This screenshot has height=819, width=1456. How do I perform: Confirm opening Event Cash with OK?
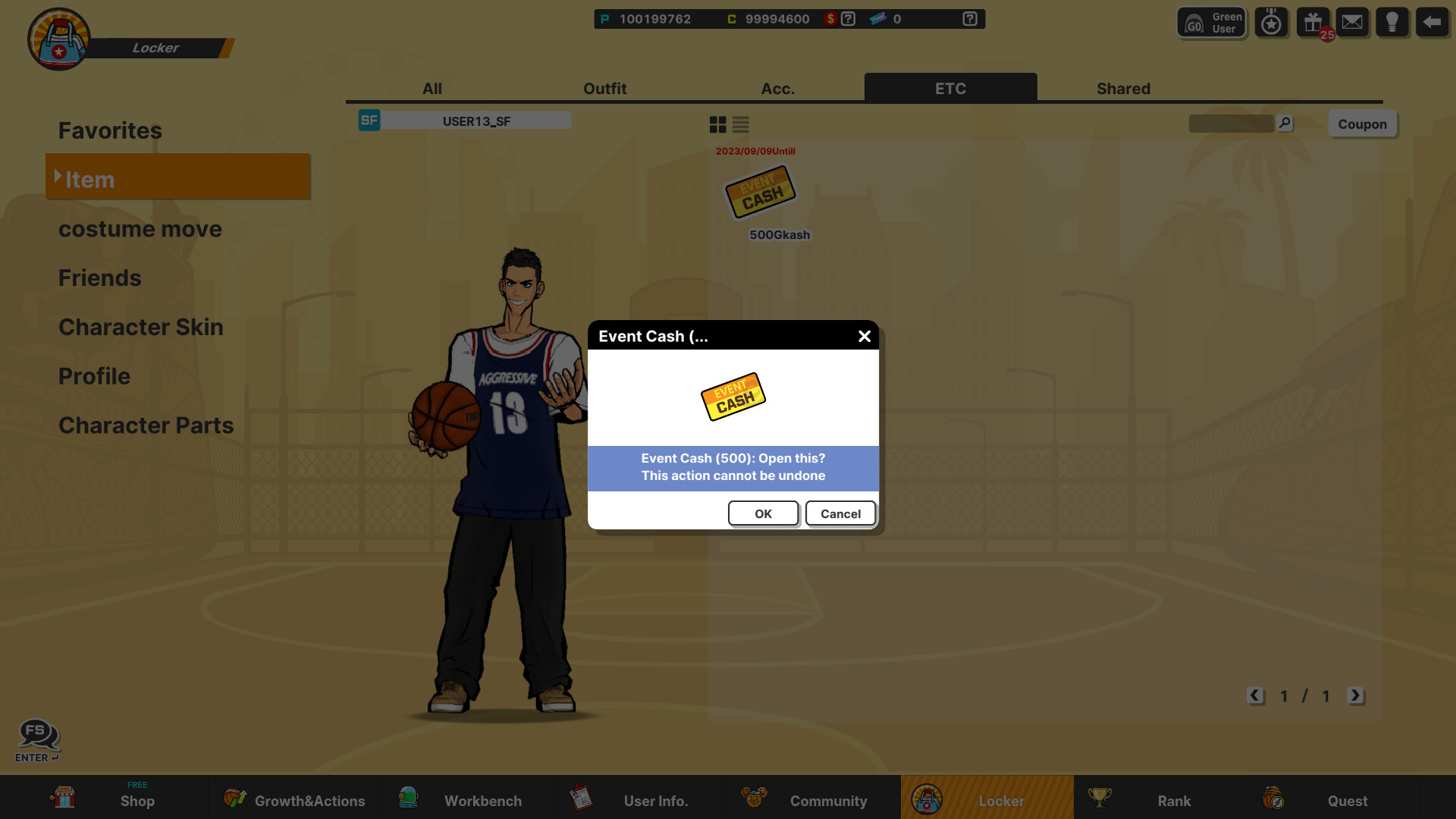(x=763, y=513)
